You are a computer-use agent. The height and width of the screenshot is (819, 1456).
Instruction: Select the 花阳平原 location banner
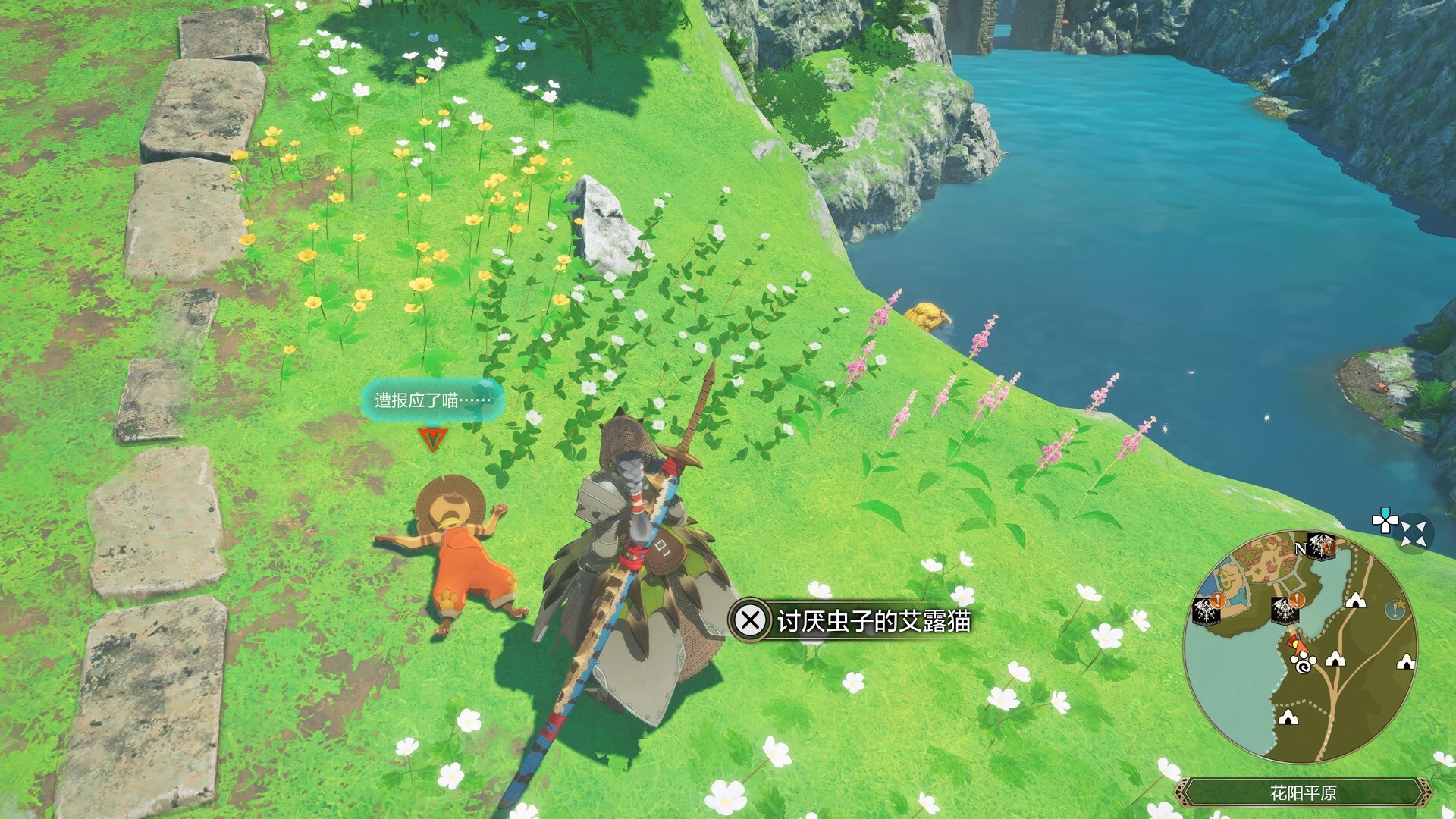point(1302,793)
